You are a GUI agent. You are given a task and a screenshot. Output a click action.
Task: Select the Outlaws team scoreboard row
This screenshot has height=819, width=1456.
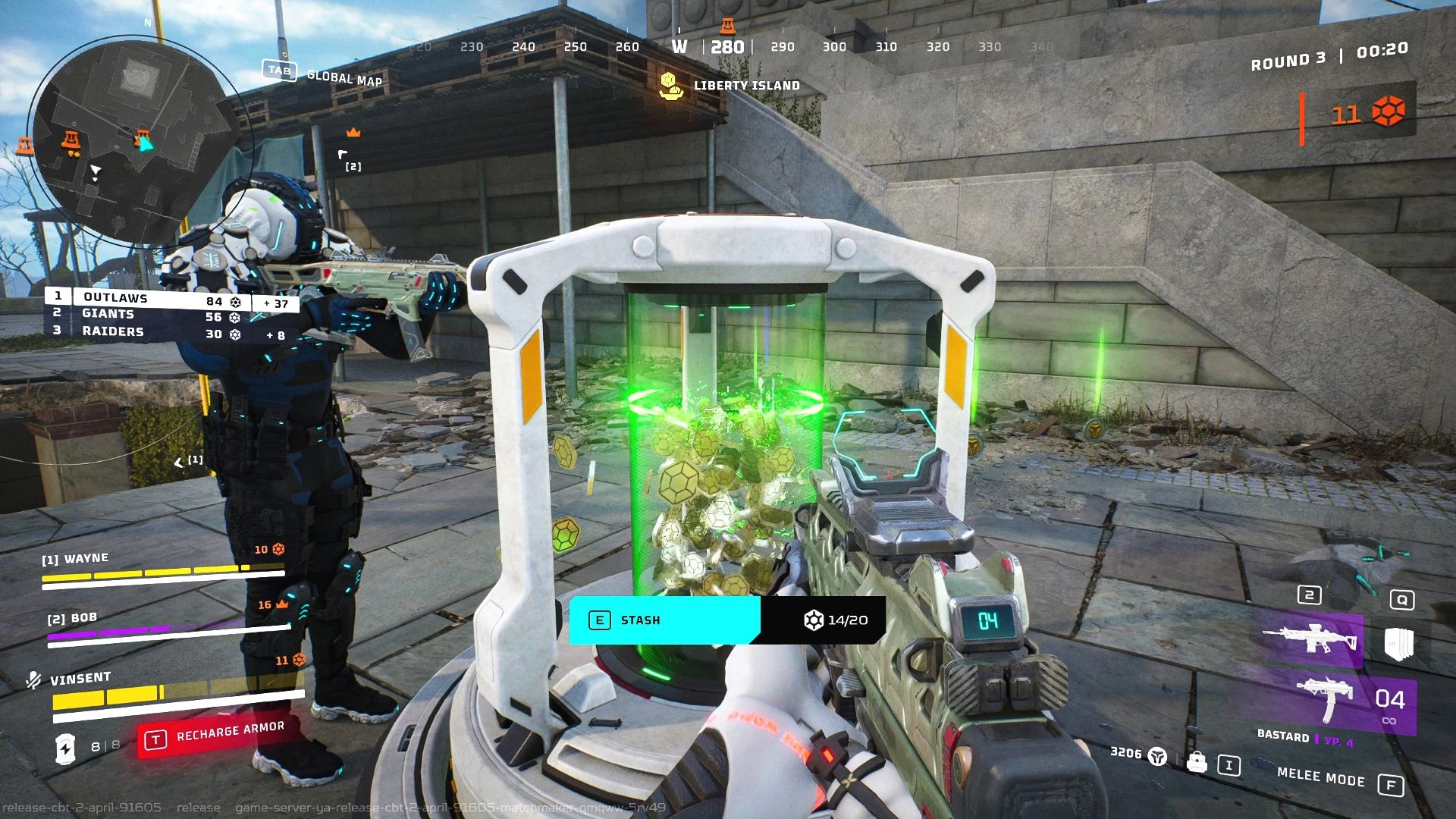(x=171, y=300)
